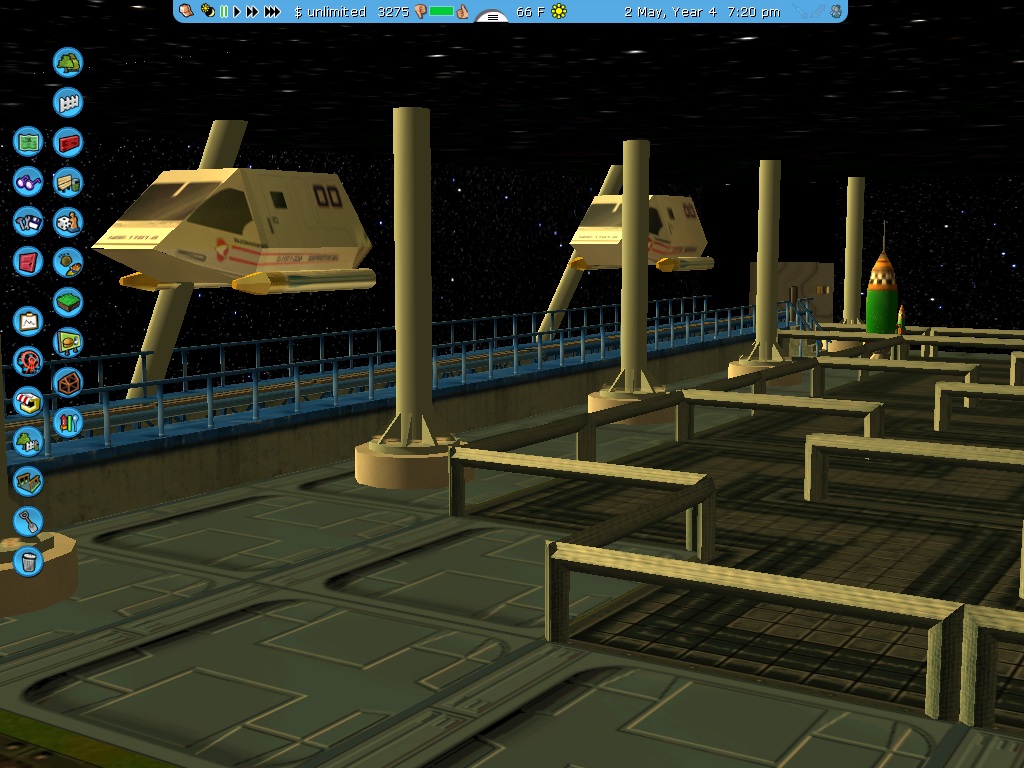Screen dimensions: 1024x768
Task: Open the wrench and floppy disk options
Action: 28,222
